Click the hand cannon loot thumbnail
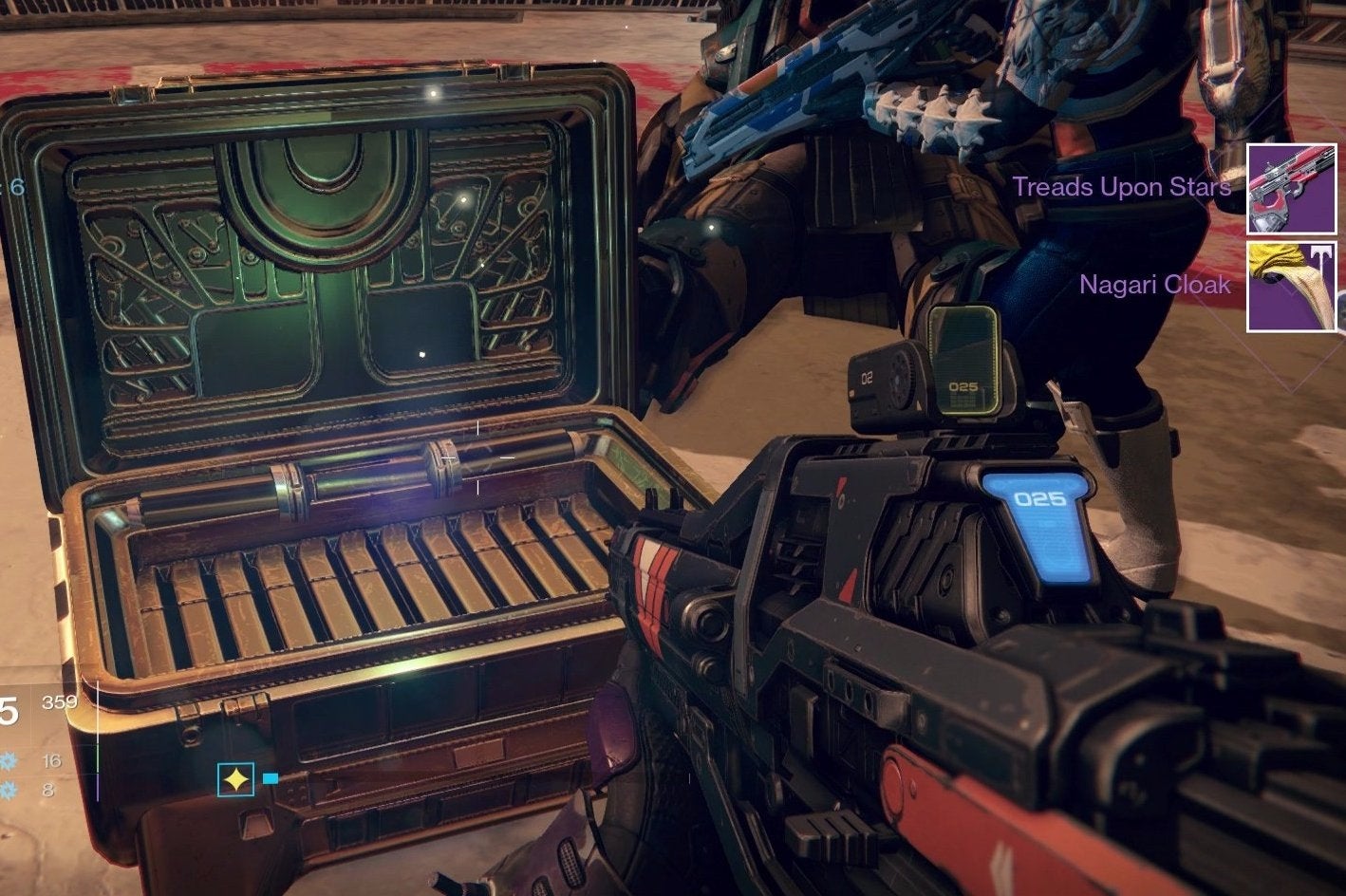 [x=1292, y=187]
